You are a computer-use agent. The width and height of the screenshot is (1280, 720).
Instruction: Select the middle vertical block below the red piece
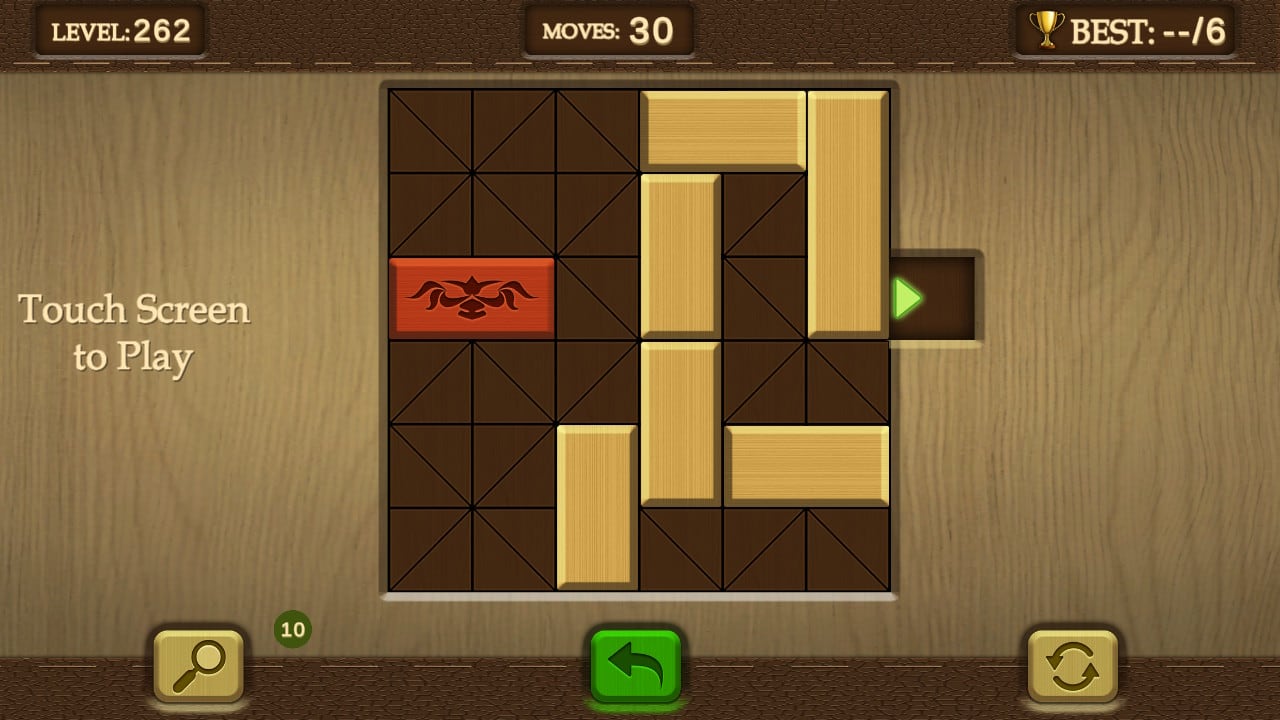click(680, 425)
